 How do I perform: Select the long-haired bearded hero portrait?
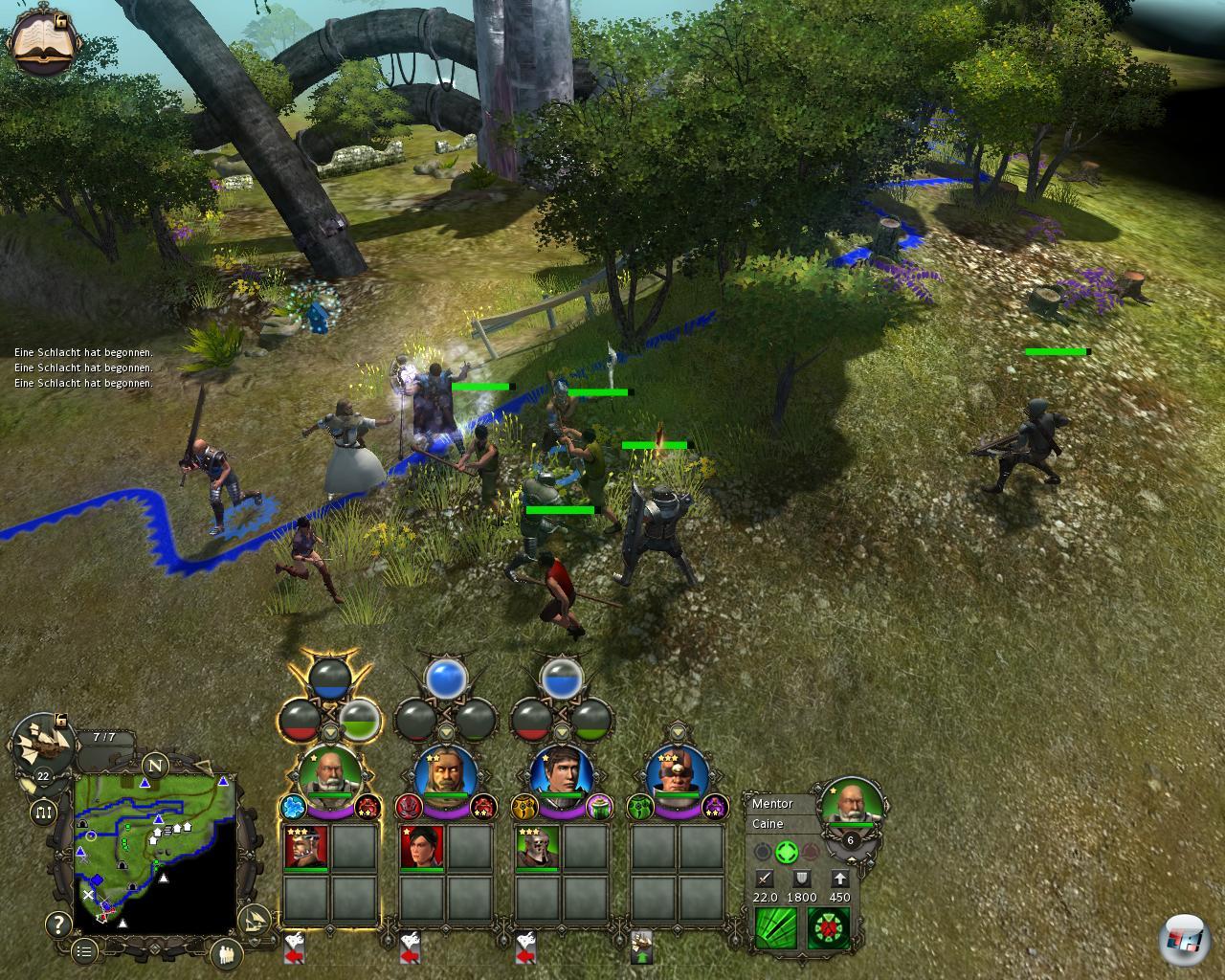pos(446,771)
